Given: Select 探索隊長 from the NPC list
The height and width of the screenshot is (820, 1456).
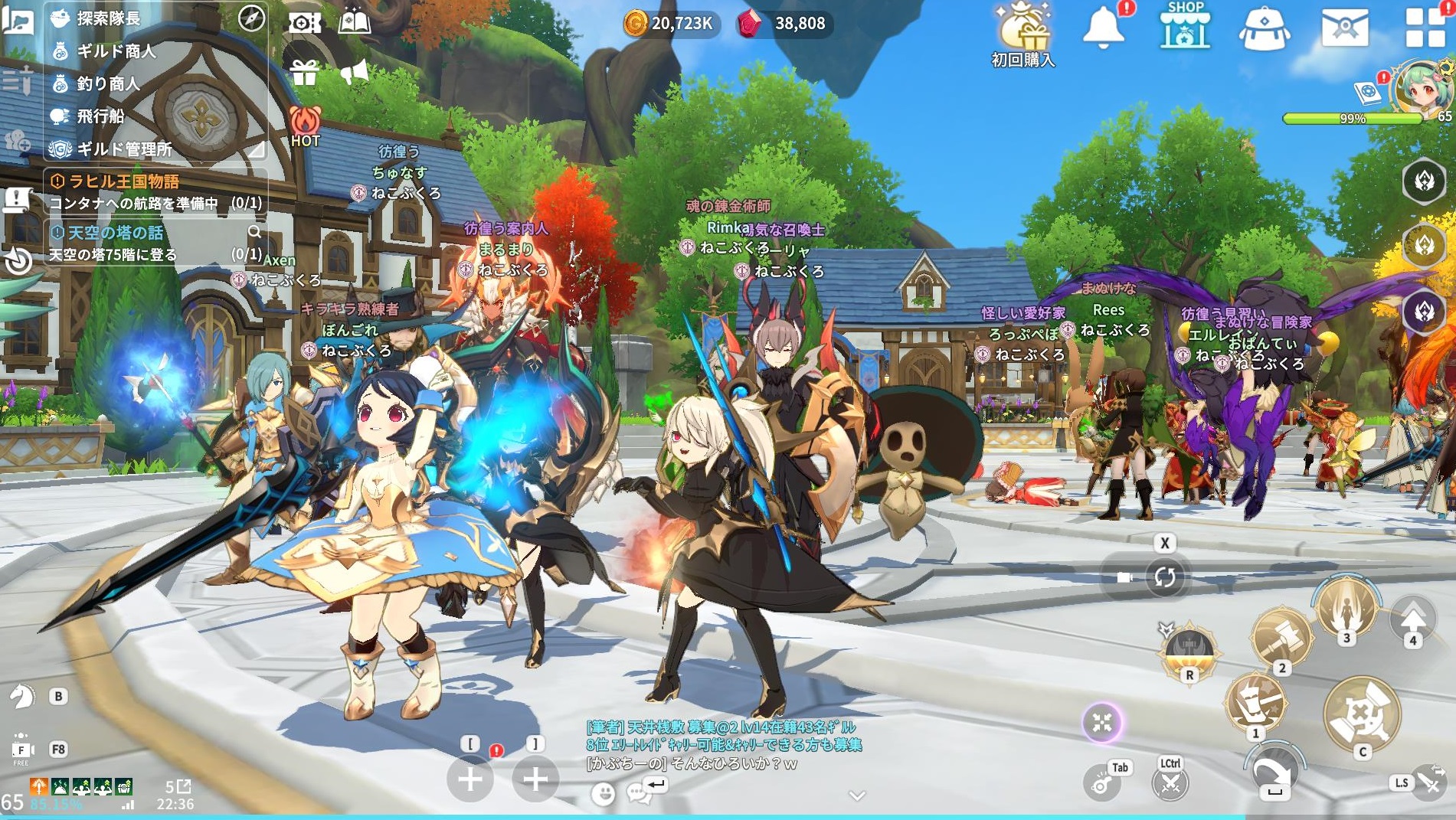Looking at the screenshot, I should (x=107, y=18).
